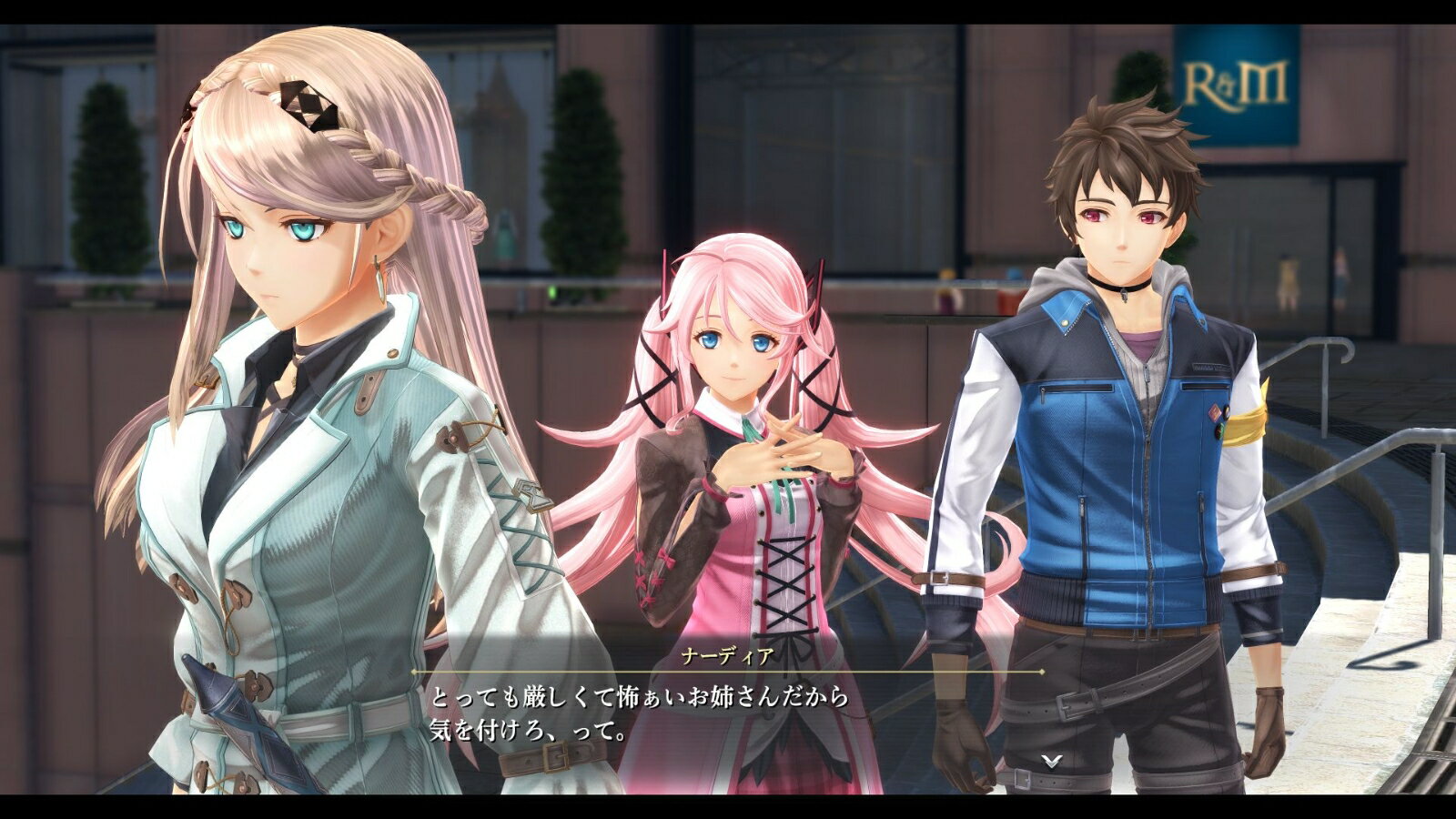Click the ナーディア speaker name plate
This screenshot has width=1456, height=819.
tap(725, 655)
